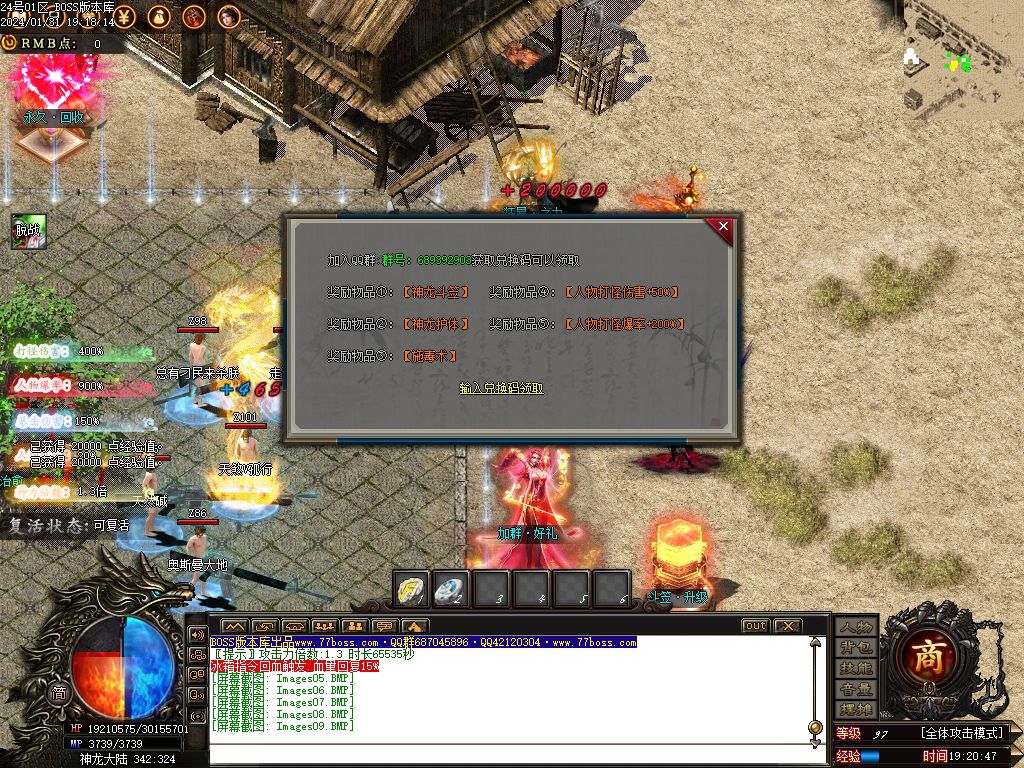This screenshot has height=768, width=1024.
Task: Open the 人物 character panel
Action: pyautogui.click(x=856, y=627)
